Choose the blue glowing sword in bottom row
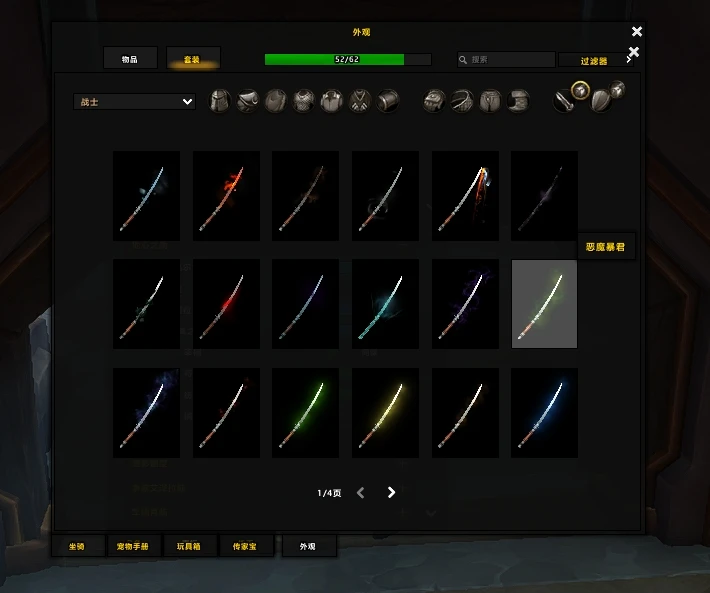This screenshot has height=593, width=710. pyautogui.click(x=544, y=412)
